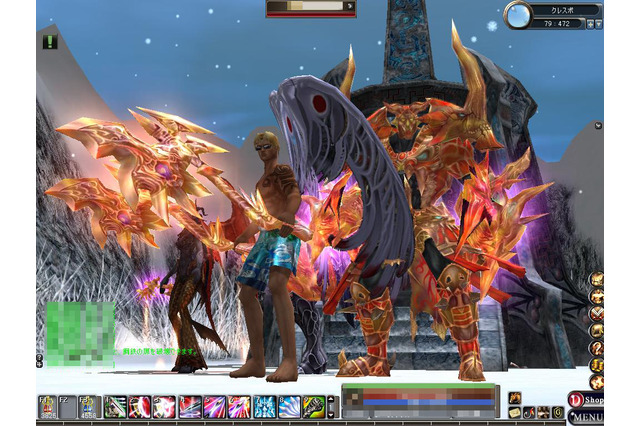
Task: Use the blue potion in slot F3
Action: pos(87,407)
